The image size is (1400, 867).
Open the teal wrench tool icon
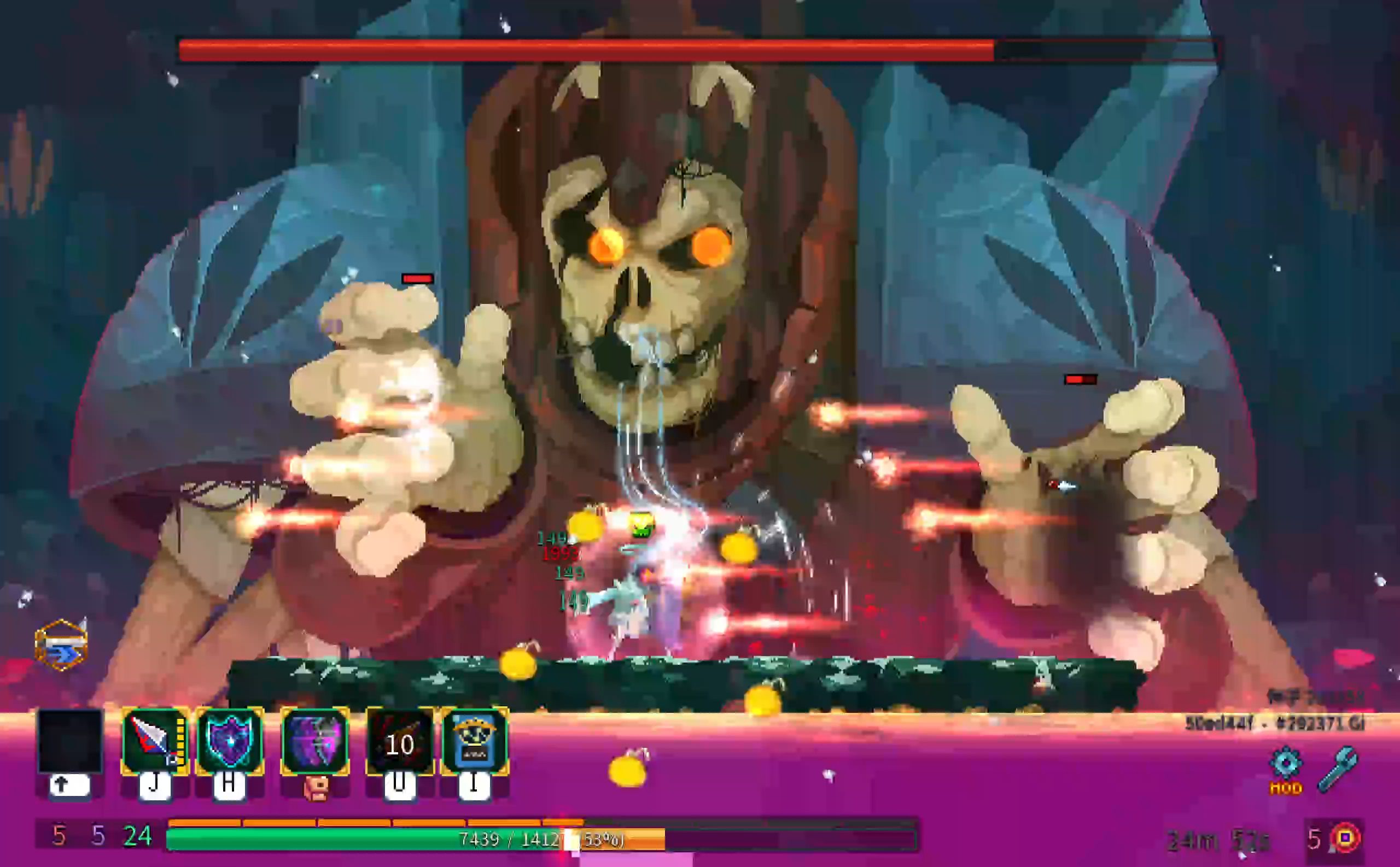(1337, 769)
